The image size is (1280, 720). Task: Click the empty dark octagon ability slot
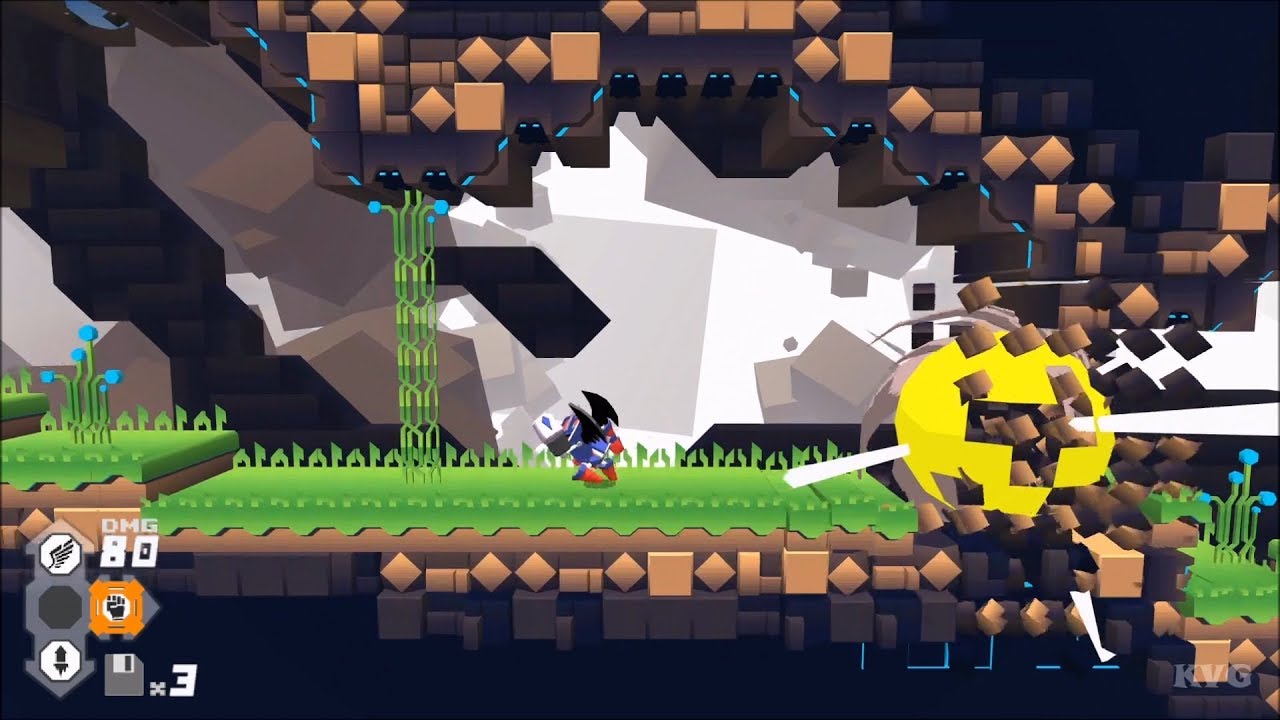click(59, 607)
